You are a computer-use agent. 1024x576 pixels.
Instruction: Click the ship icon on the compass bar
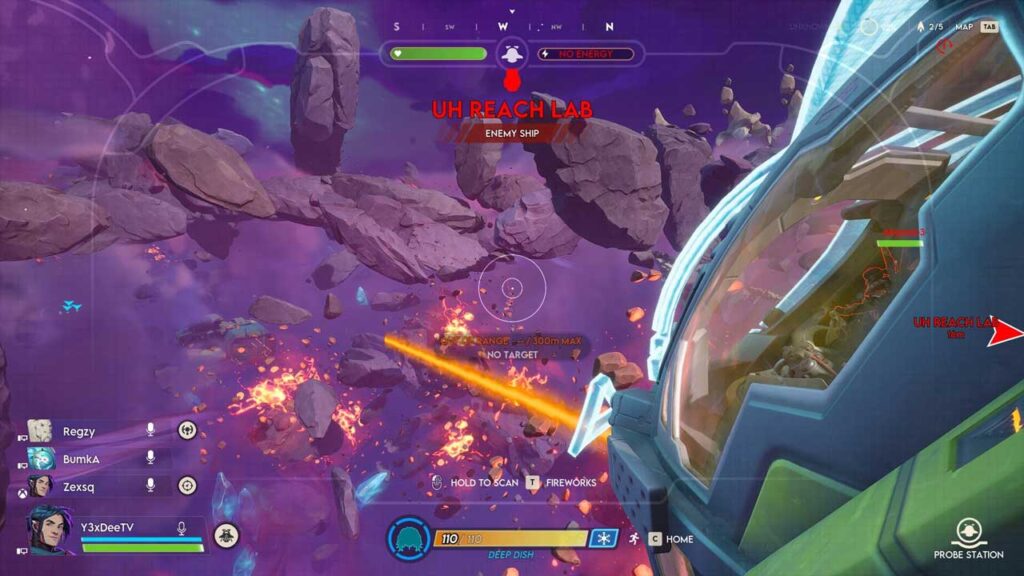click(x=512, y=53)
